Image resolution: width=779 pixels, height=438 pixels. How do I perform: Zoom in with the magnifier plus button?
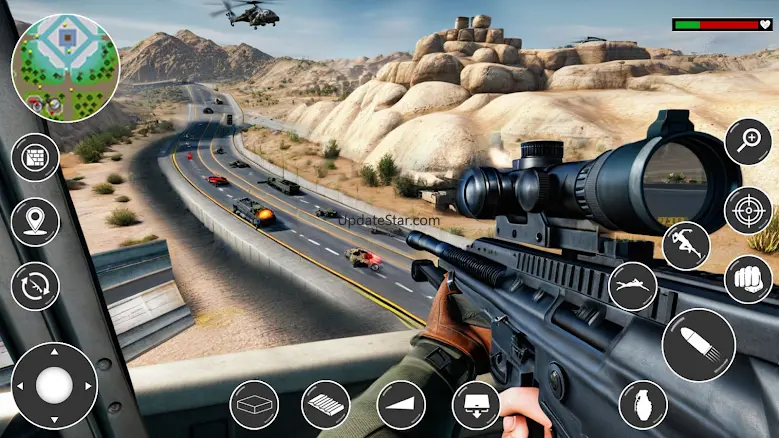748,142
